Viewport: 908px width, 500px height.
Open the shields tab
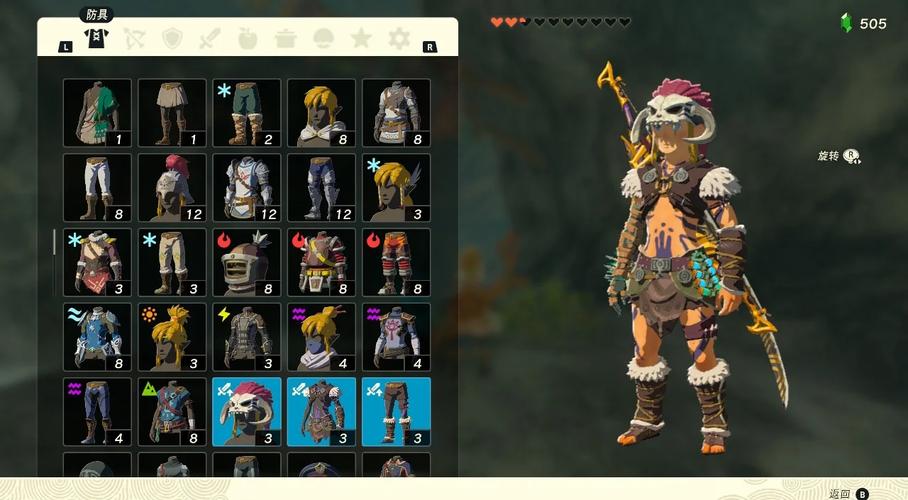coord(172,39)
